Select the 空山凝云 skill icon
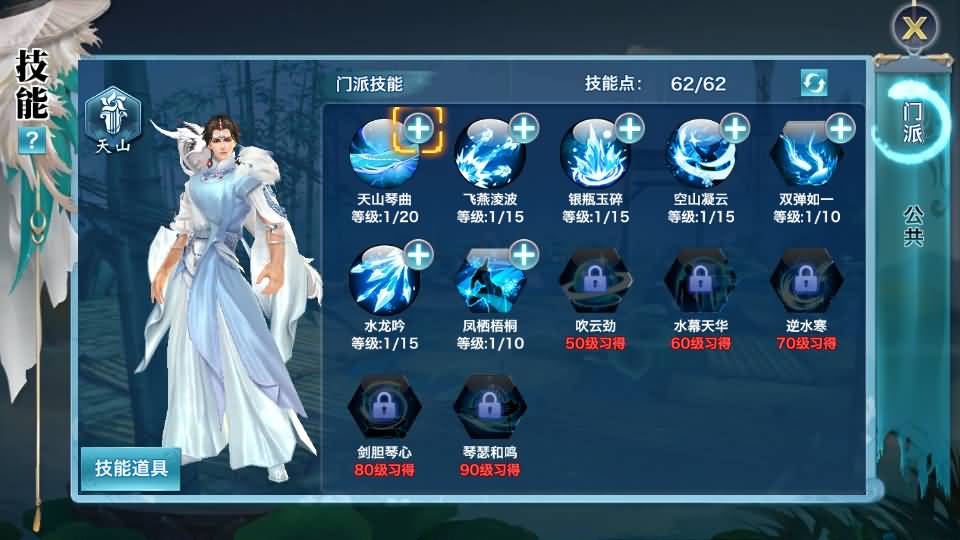This screenshot has height=540, width=960. click(x=699, y=152)
